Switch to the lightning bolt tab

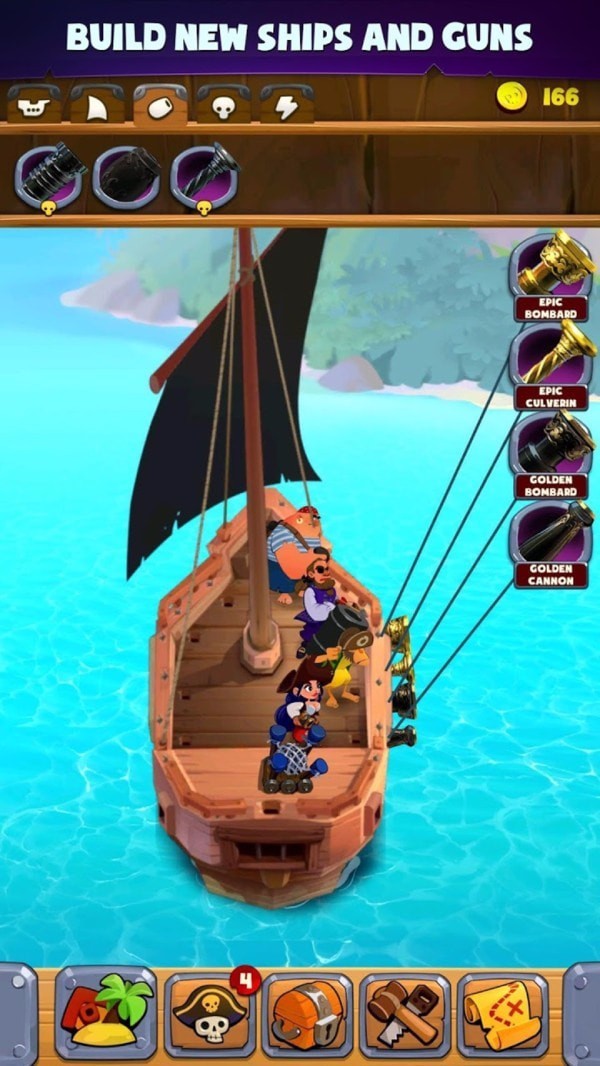pyautogui.click(x=287, y=104)
